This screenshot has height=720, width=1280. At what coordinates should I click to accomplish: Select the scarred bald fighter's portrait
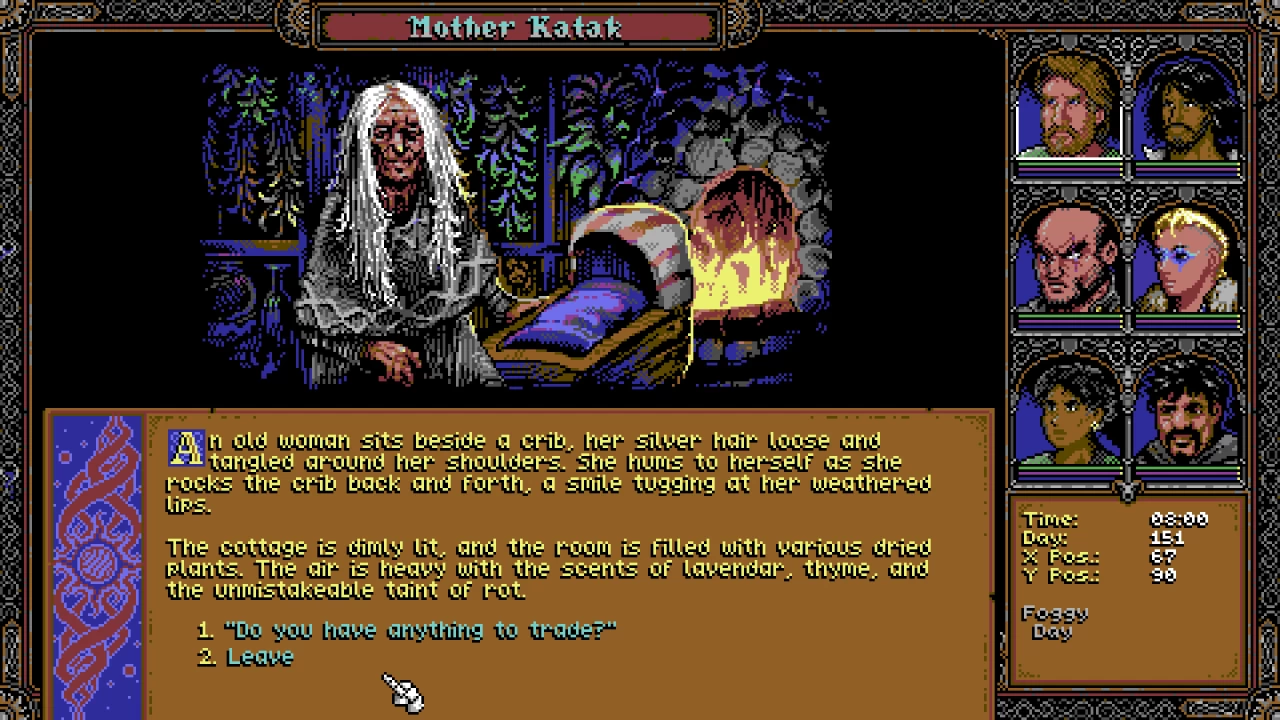click(x=1066, y=260)
